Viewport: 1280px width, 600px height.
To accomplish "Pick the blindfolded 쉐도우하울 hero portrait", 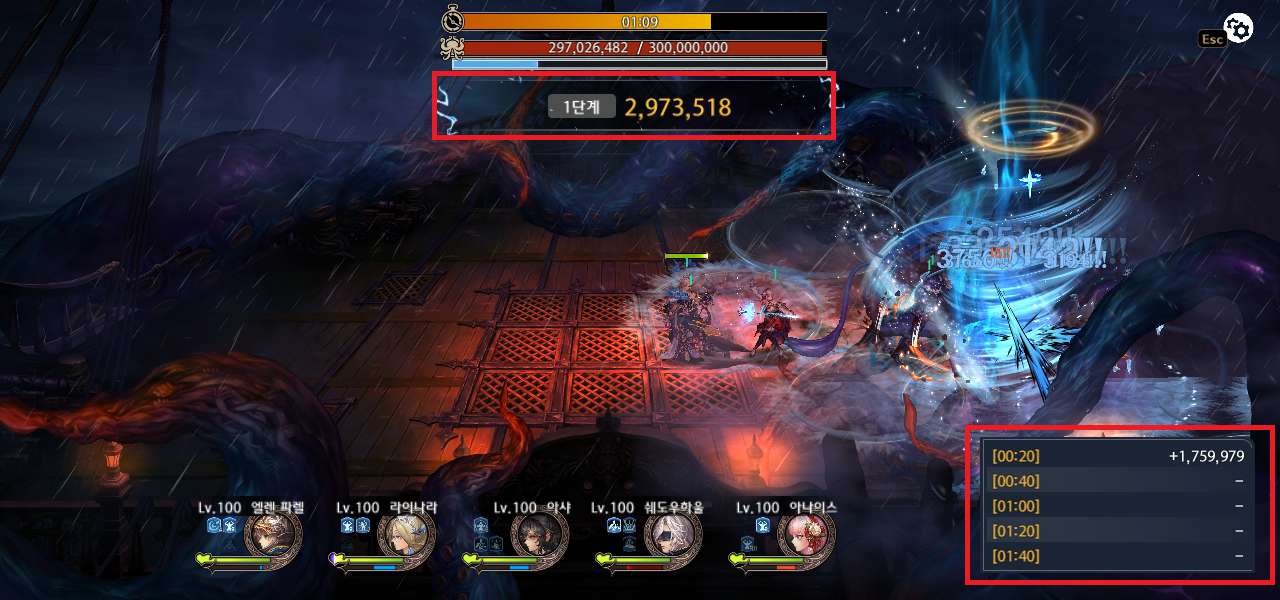I will click(x=673, y=536).
